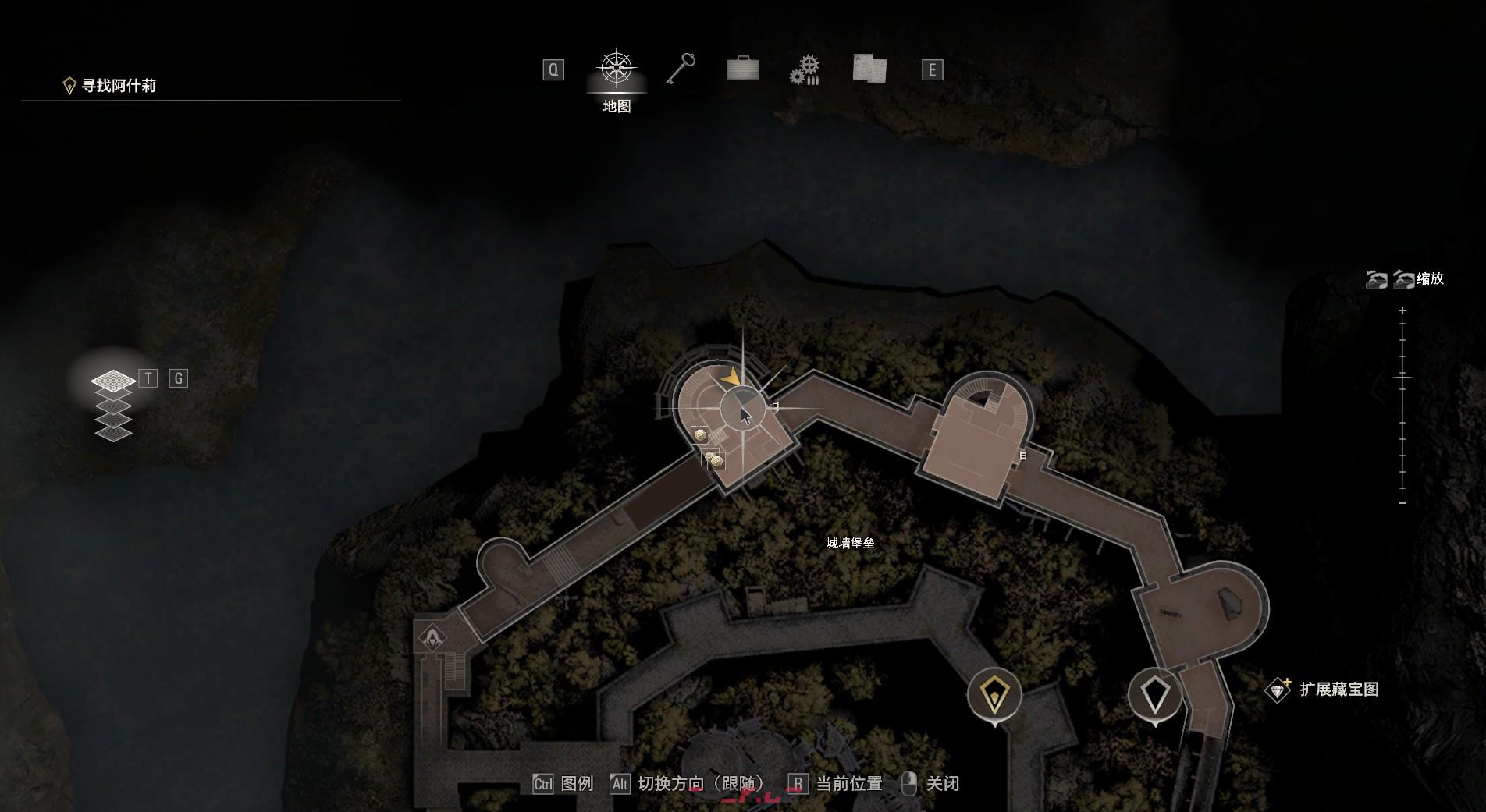Open the attaché case inventory tab
The height and width of the screenshot is (812, 1486).
coord(742,69)
